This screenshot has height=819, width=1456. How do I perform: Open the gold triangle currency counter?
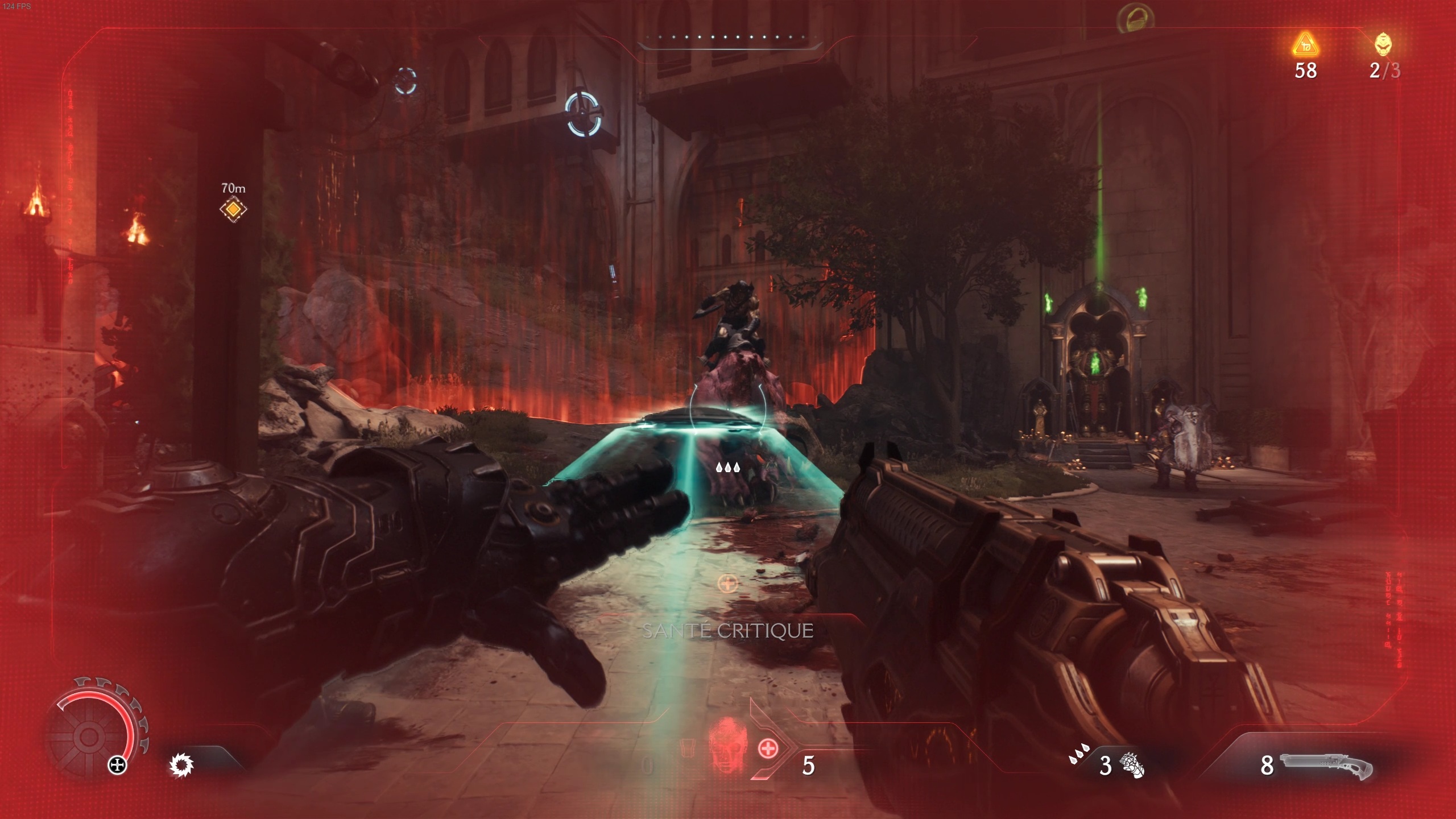point(1305,45)
